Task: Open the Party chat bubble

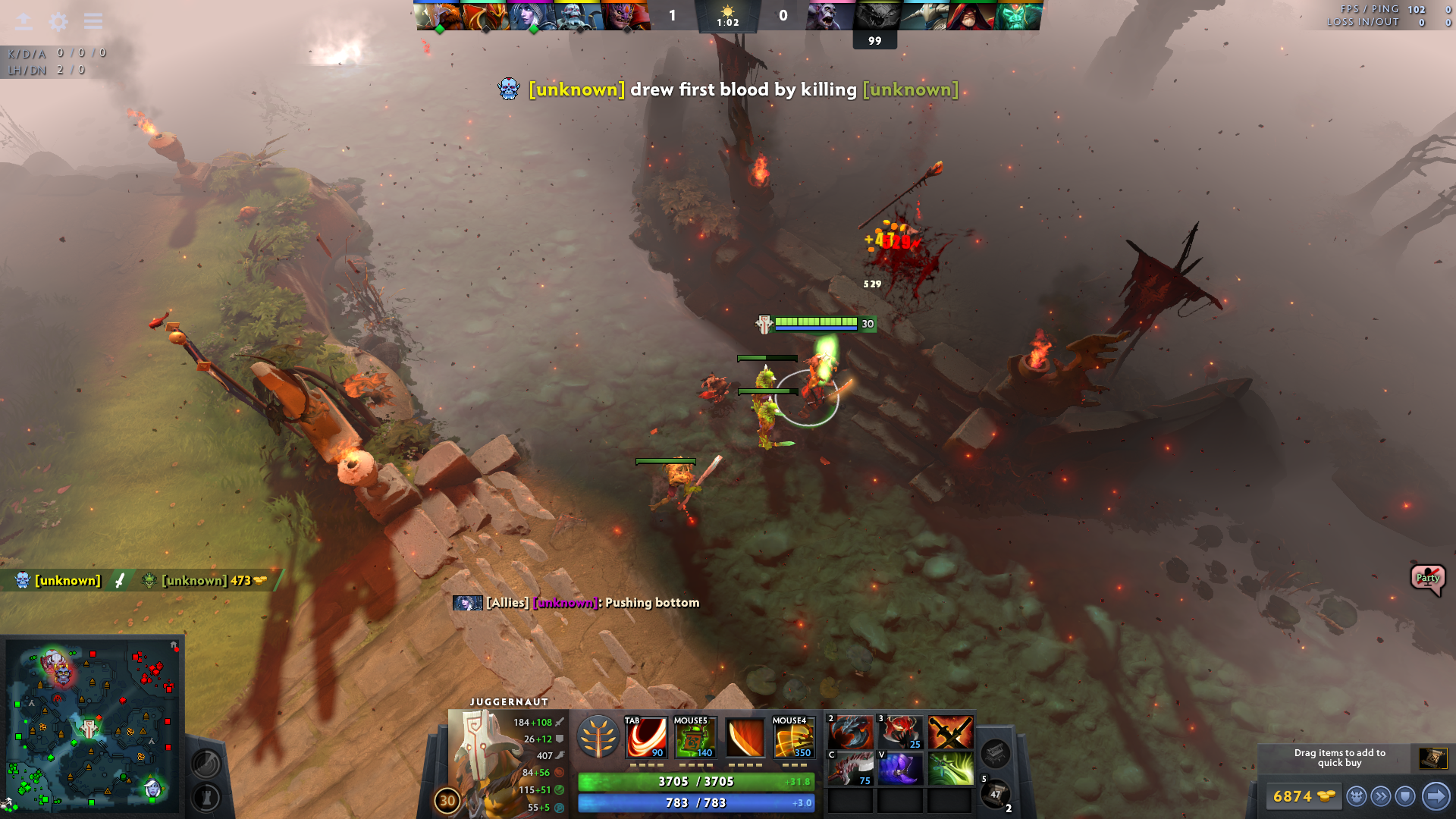Action: click(1427, 579)
